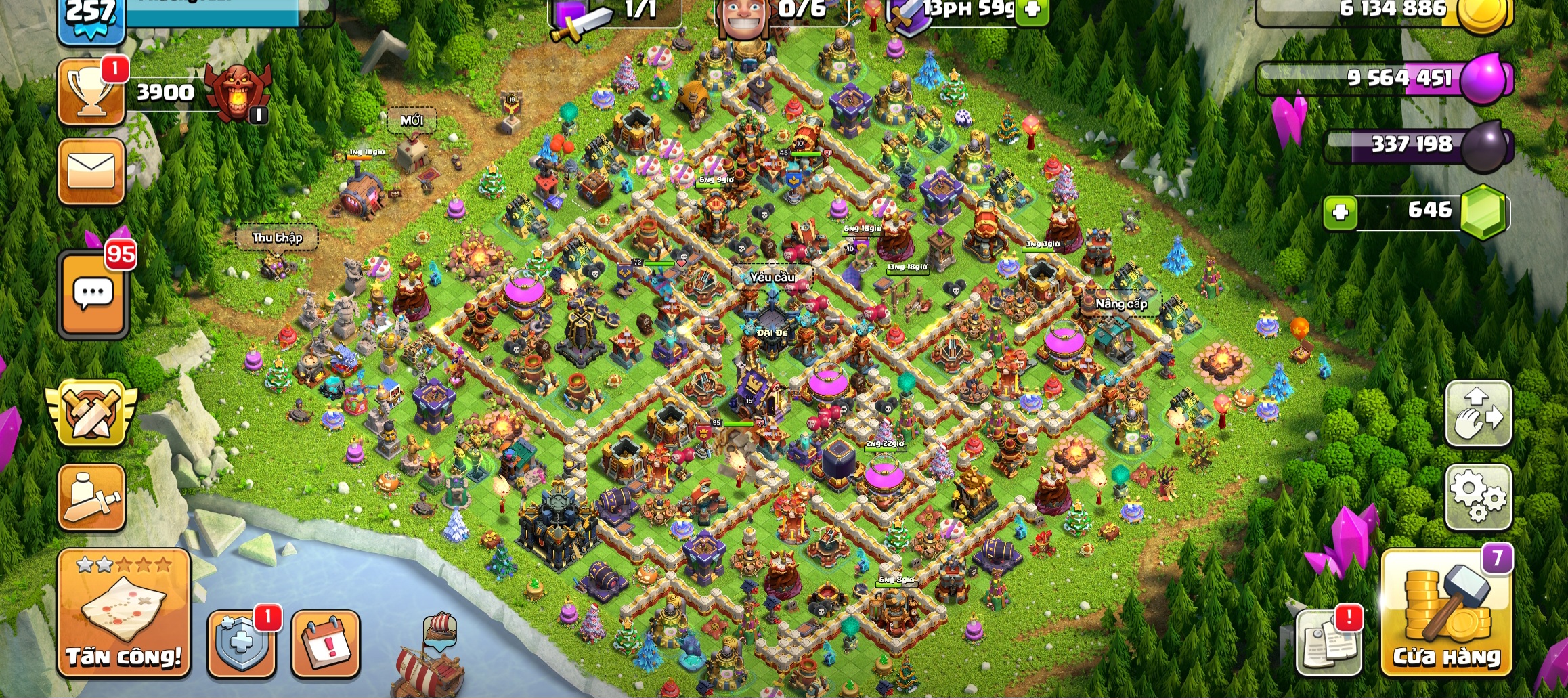The width and height of the screenshot is (1568, 698).
Task: Open the mail inbox envelope
Action: 91,171
